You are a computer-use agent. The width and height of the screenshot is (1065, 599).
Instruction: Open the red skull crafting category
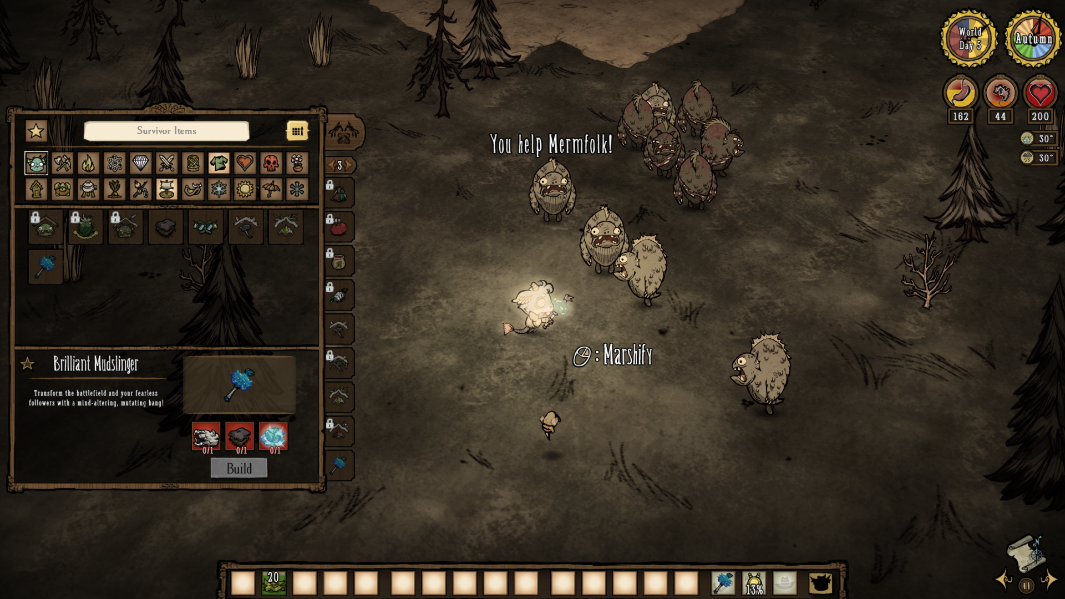[271, 163]
